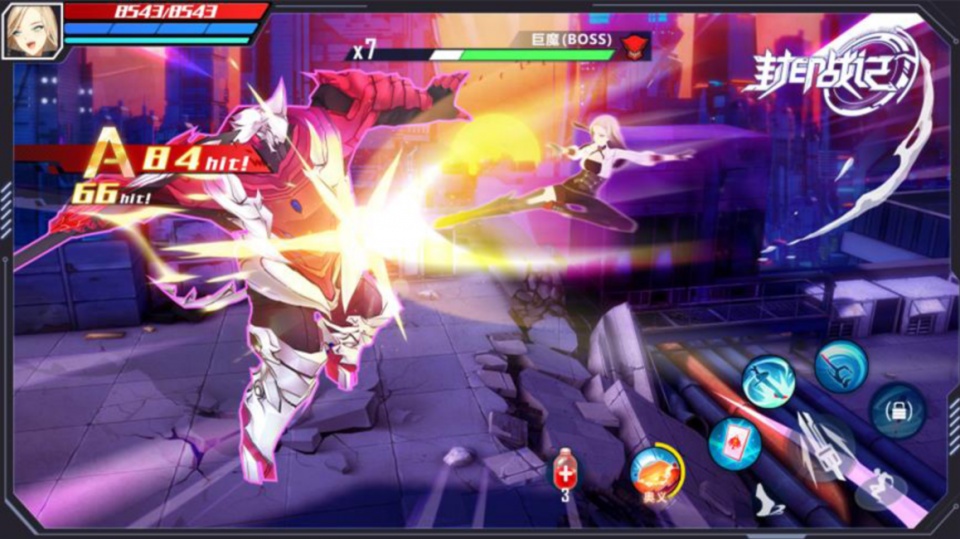
Task: Activate the blue slash skill
Action: tap(841, 366)
